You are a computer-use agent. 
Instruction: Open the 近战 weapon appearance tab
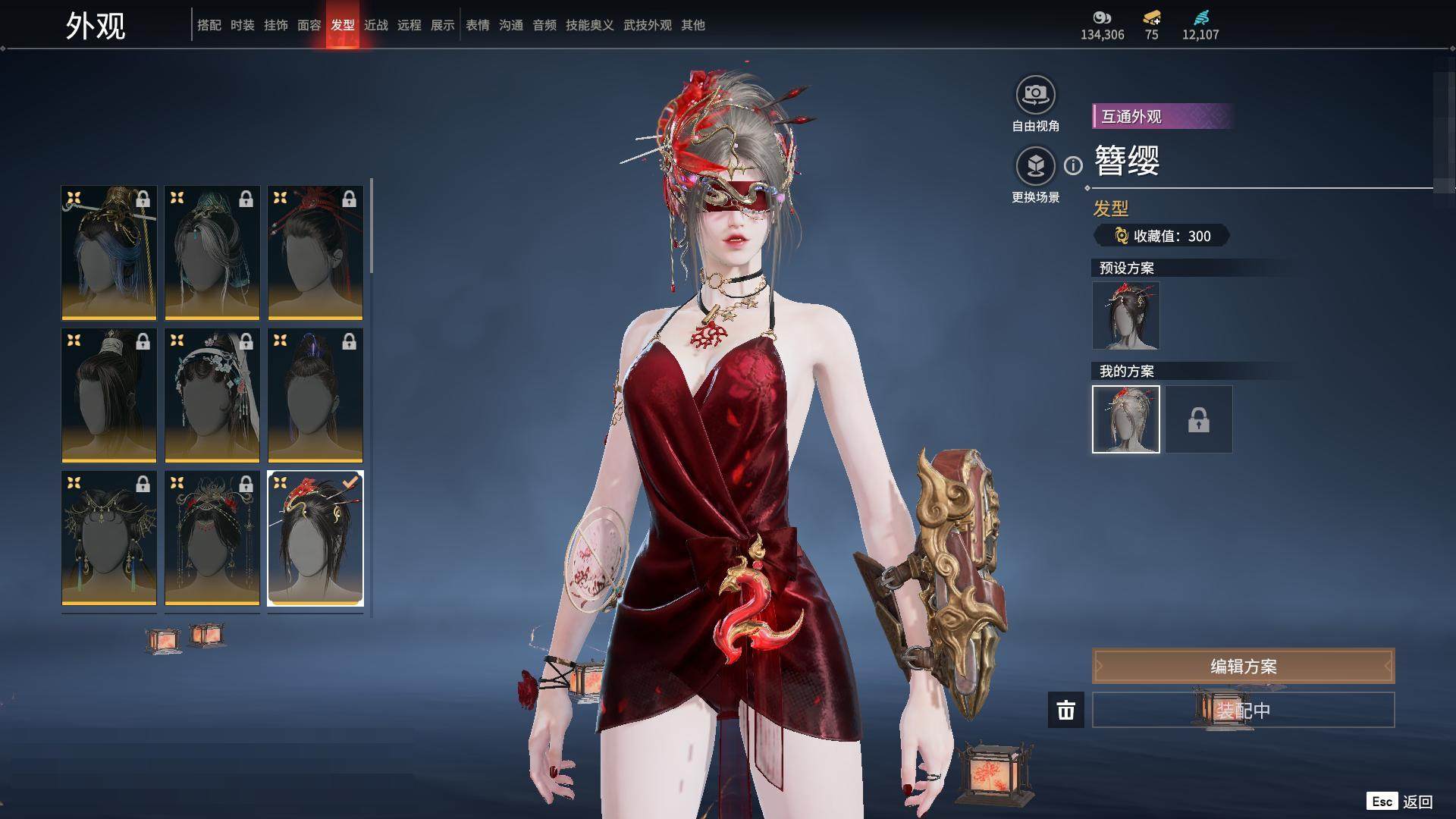(376, 25)
